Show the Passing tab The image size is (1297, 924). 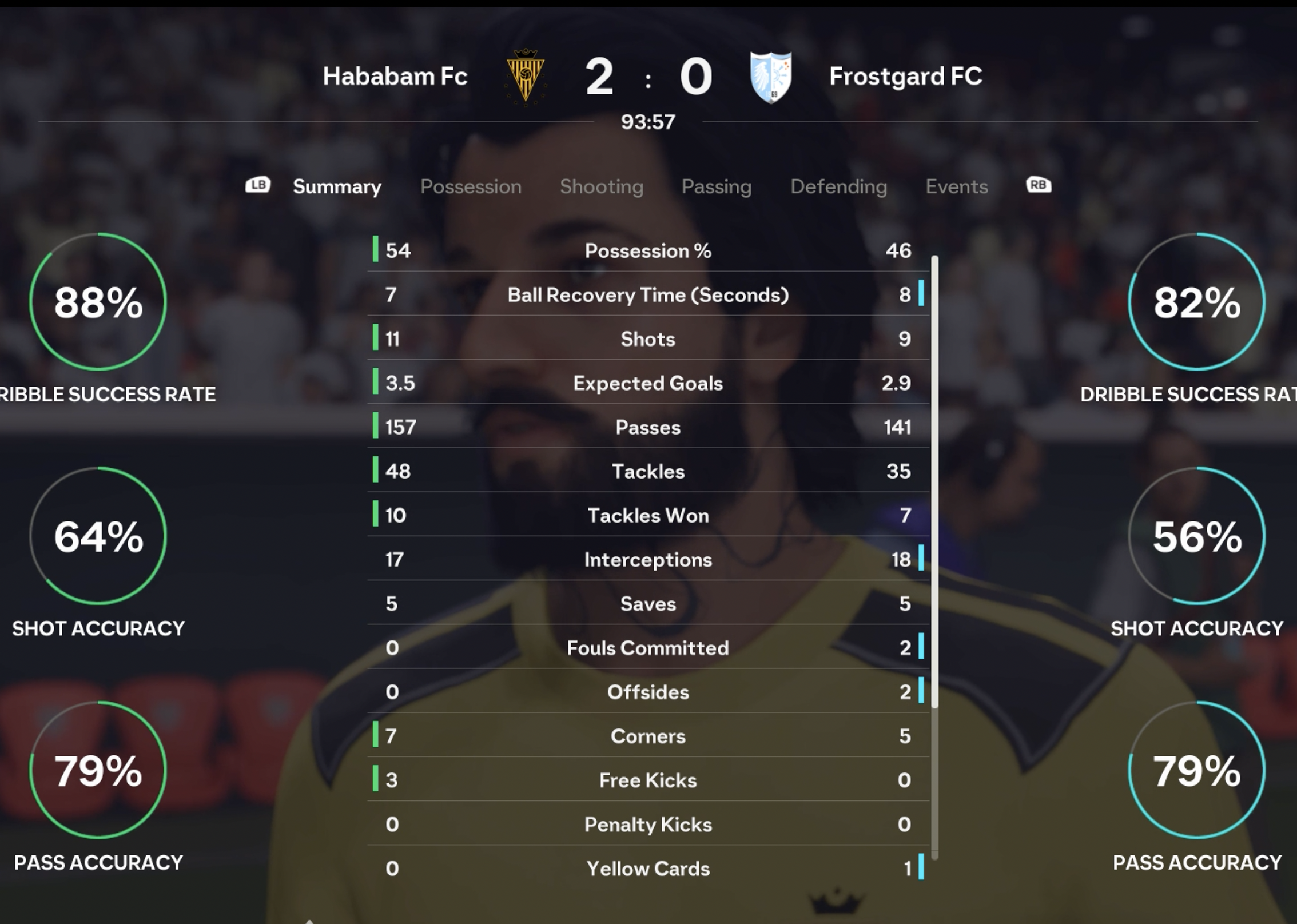click(x=717, y=186)
